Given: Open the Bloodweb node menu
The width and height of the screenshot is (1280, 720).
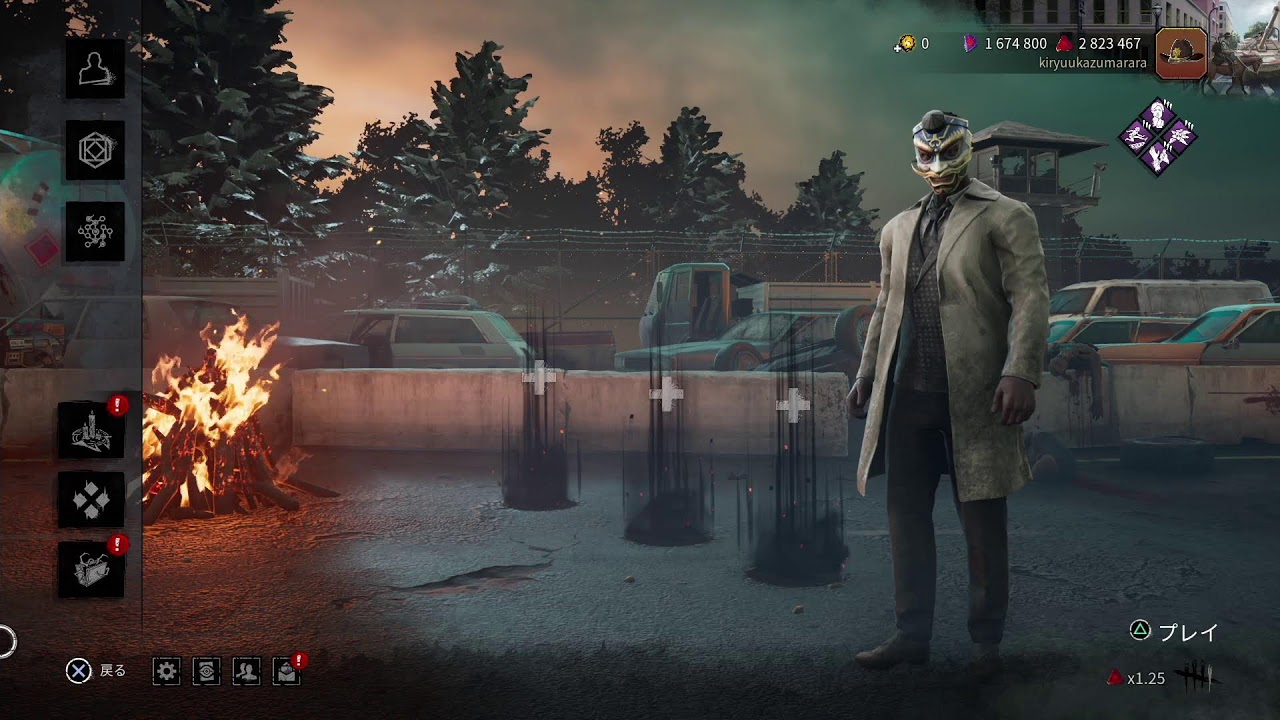Looking at the screenshot, I should (95, 232).
